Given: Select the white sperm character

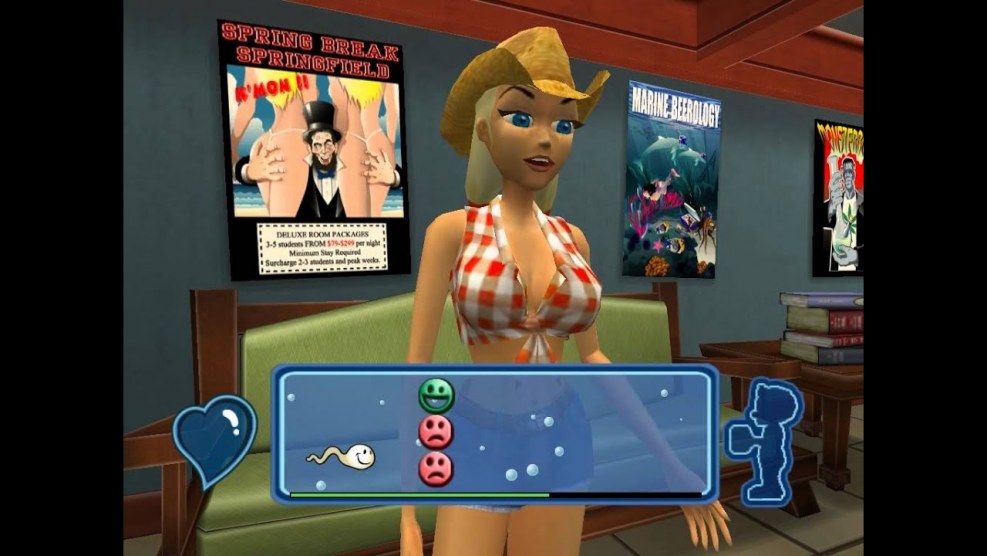Looking at the screenshot, I should coord(345,457).
